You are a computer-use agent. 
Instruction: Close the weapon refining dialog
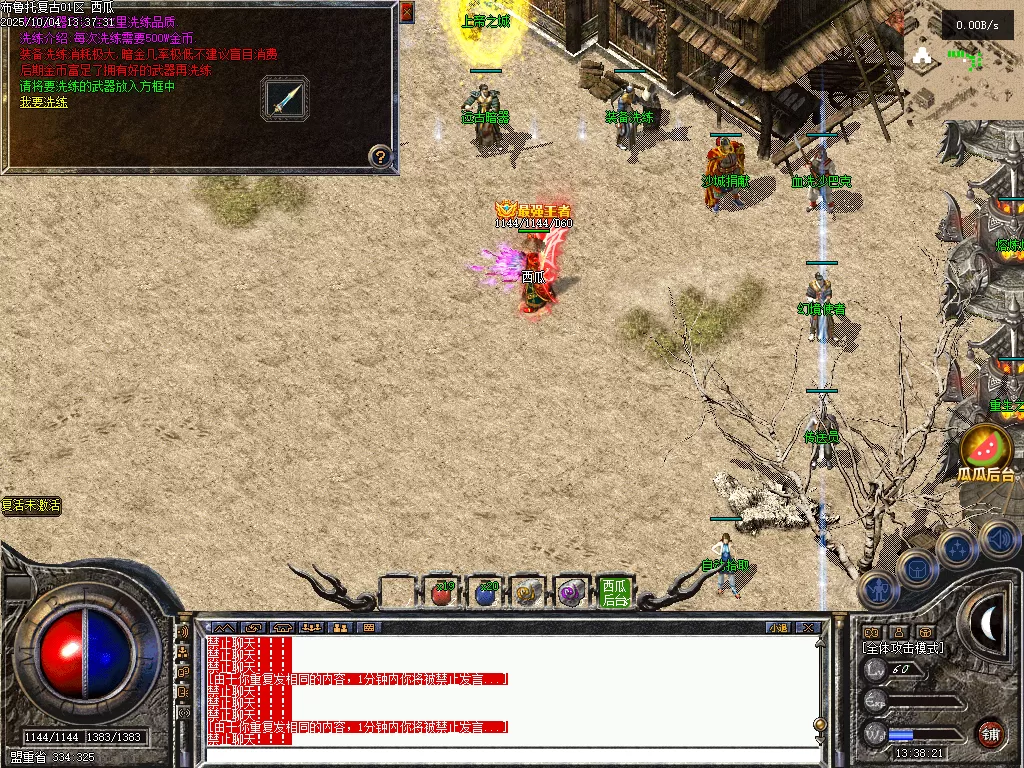406,12
